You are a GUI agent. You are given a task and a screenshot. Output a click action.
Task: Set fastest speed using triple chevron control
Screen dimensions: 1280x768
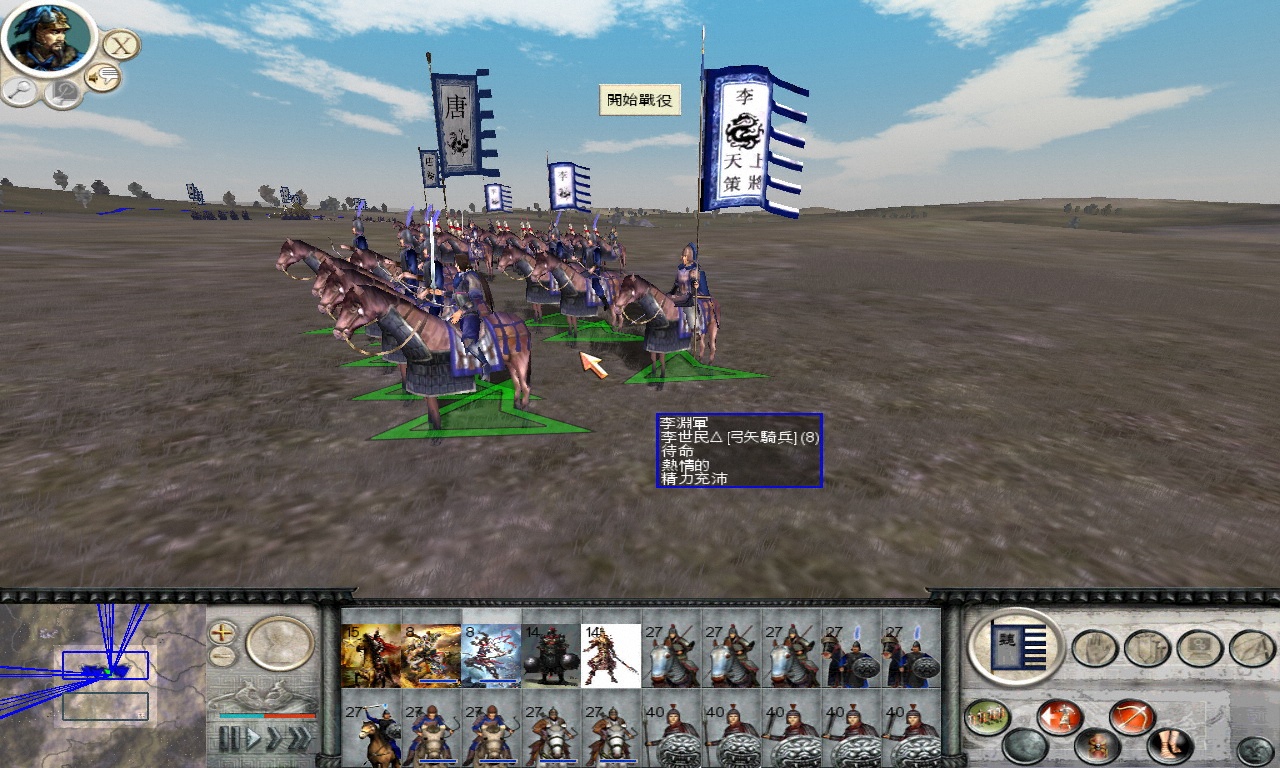coord(299,736)
